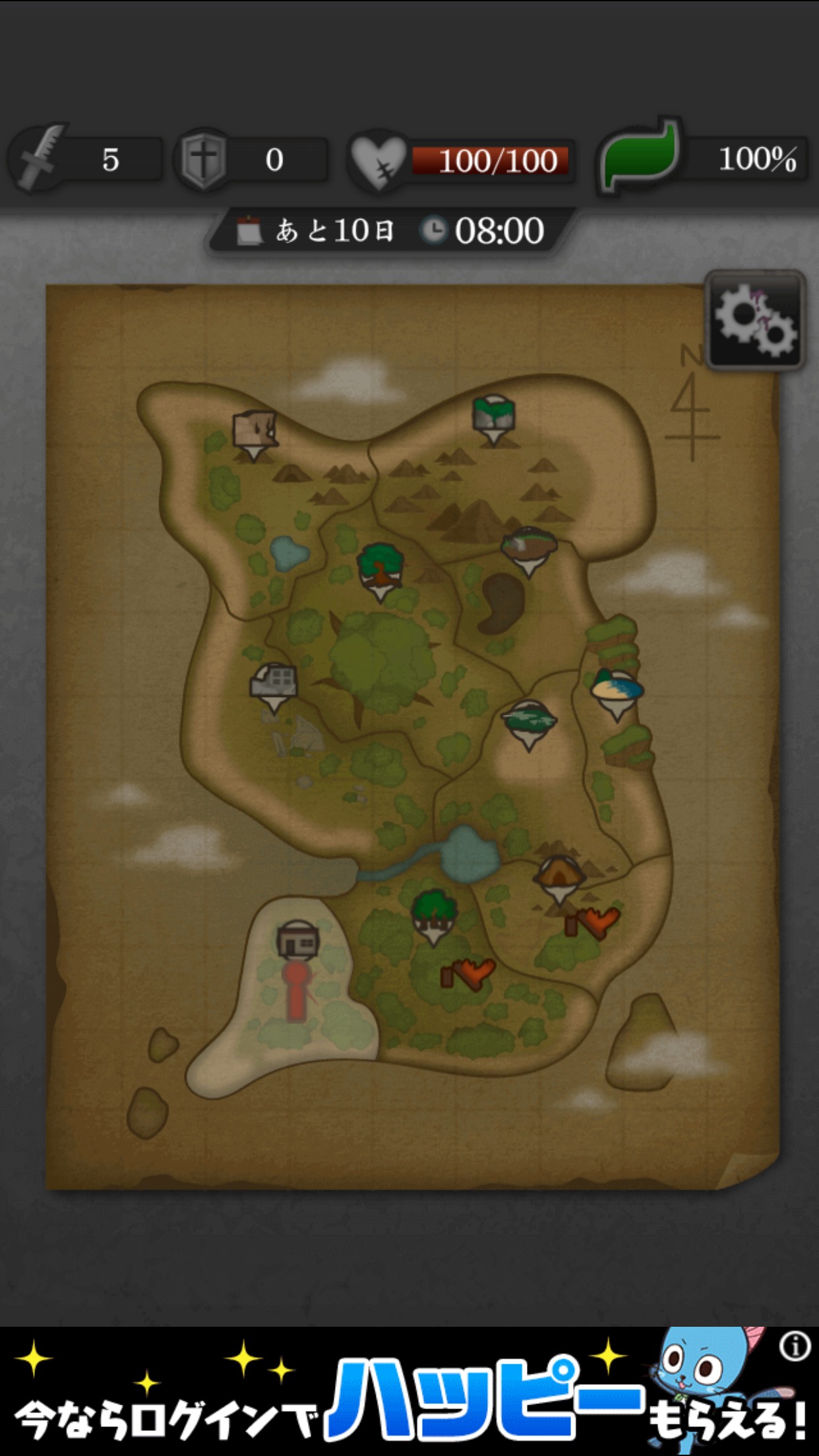Select the large tree map marker

pos(380,568)
